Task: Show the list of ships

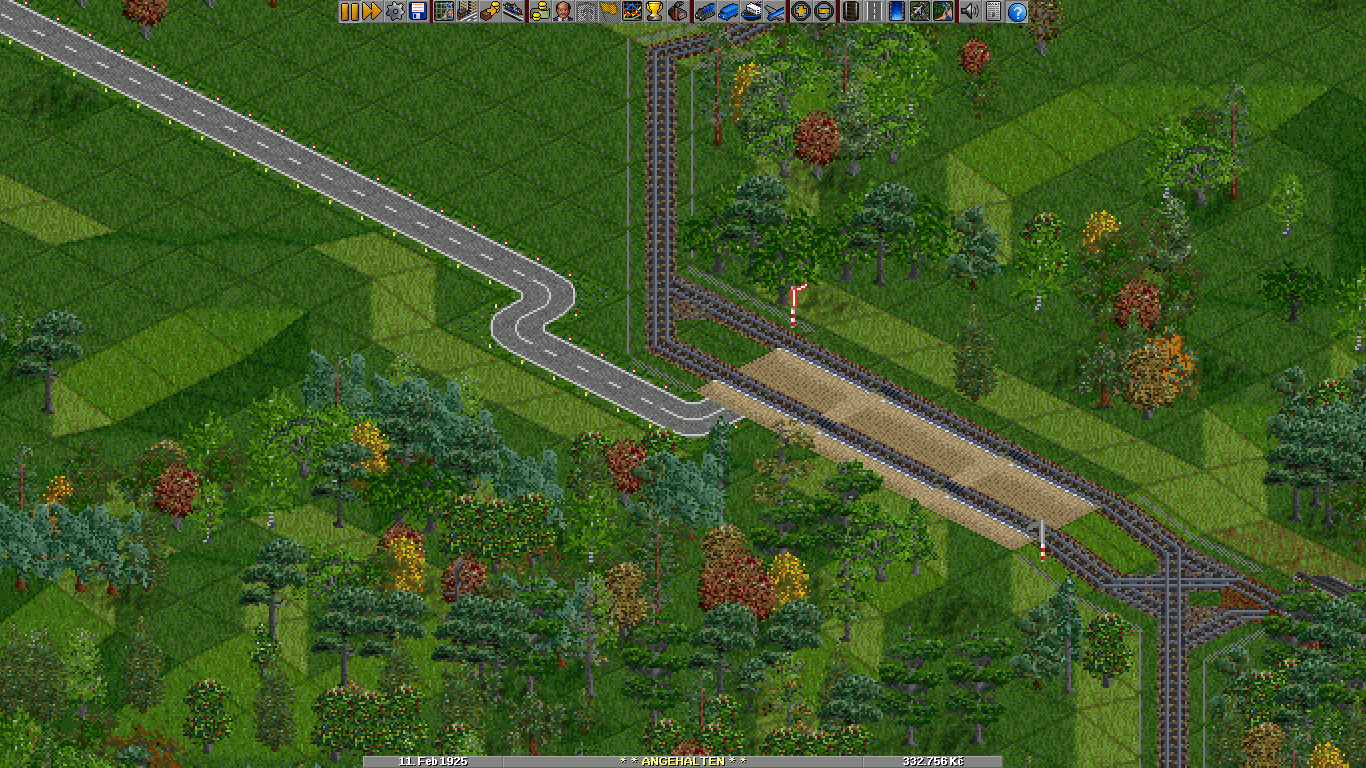Action: 751,12
